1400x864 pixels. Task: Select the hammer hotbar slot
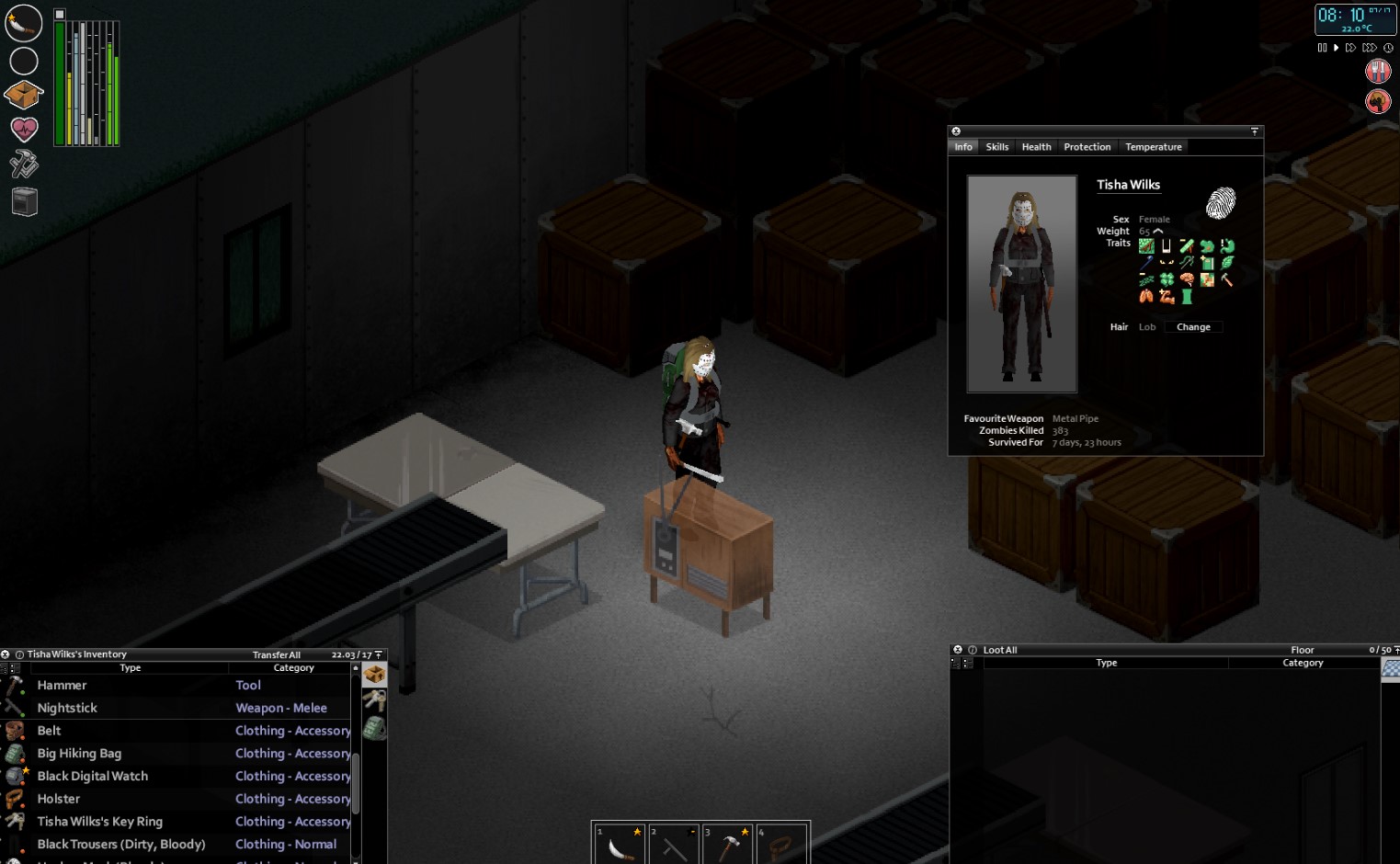728,844
